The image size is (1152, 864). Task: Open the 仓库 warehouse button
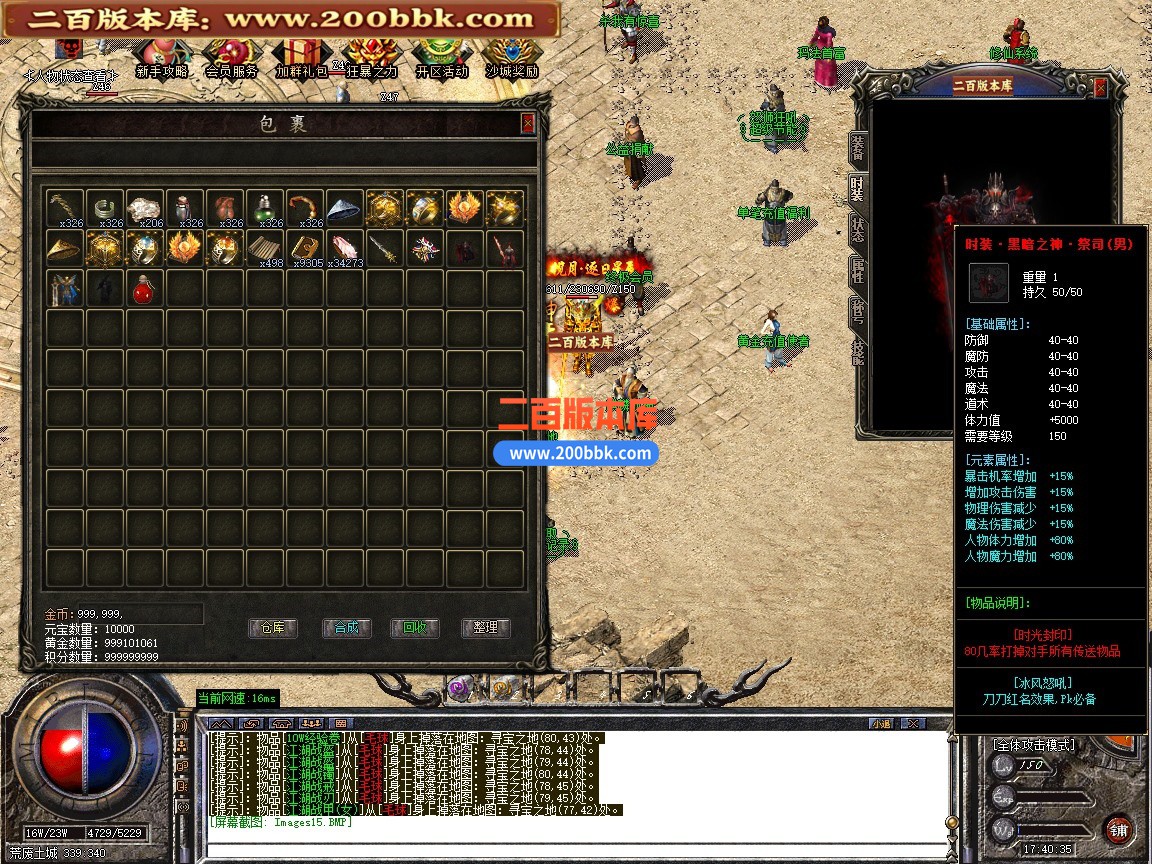[x=273, y=628]
